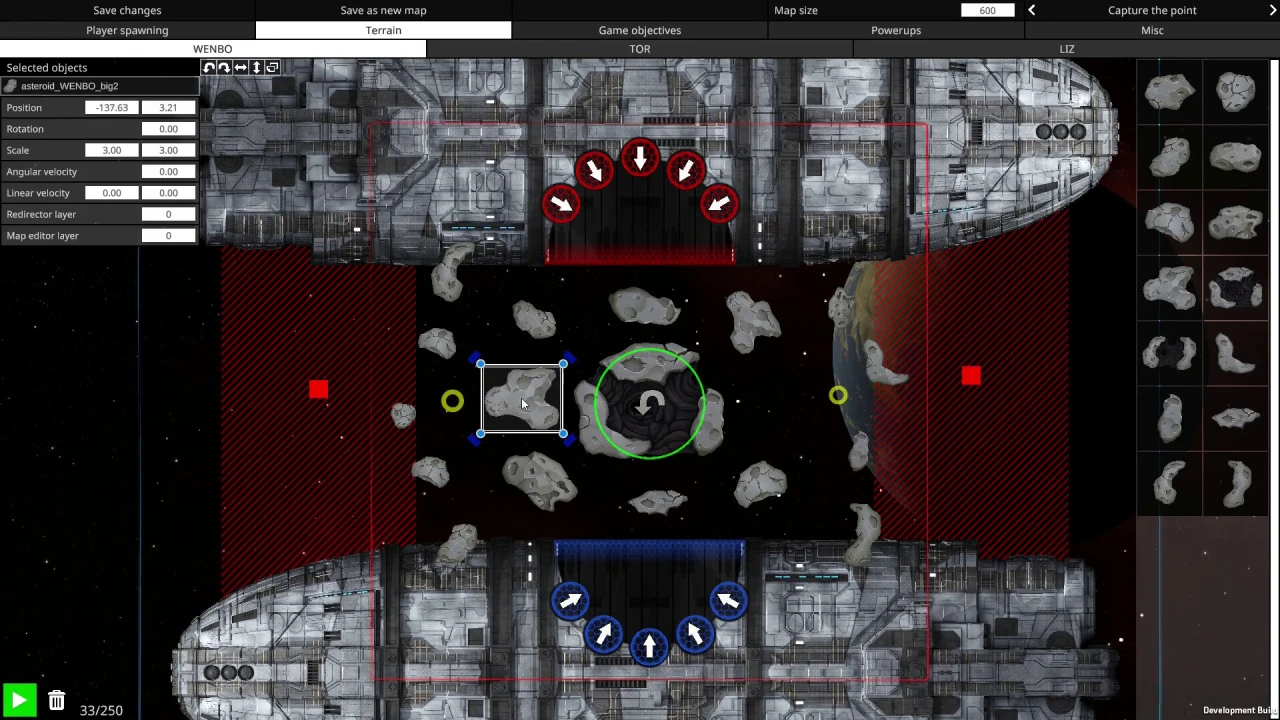Collapse the map size panel with the left arrow

click(1031, 10)
